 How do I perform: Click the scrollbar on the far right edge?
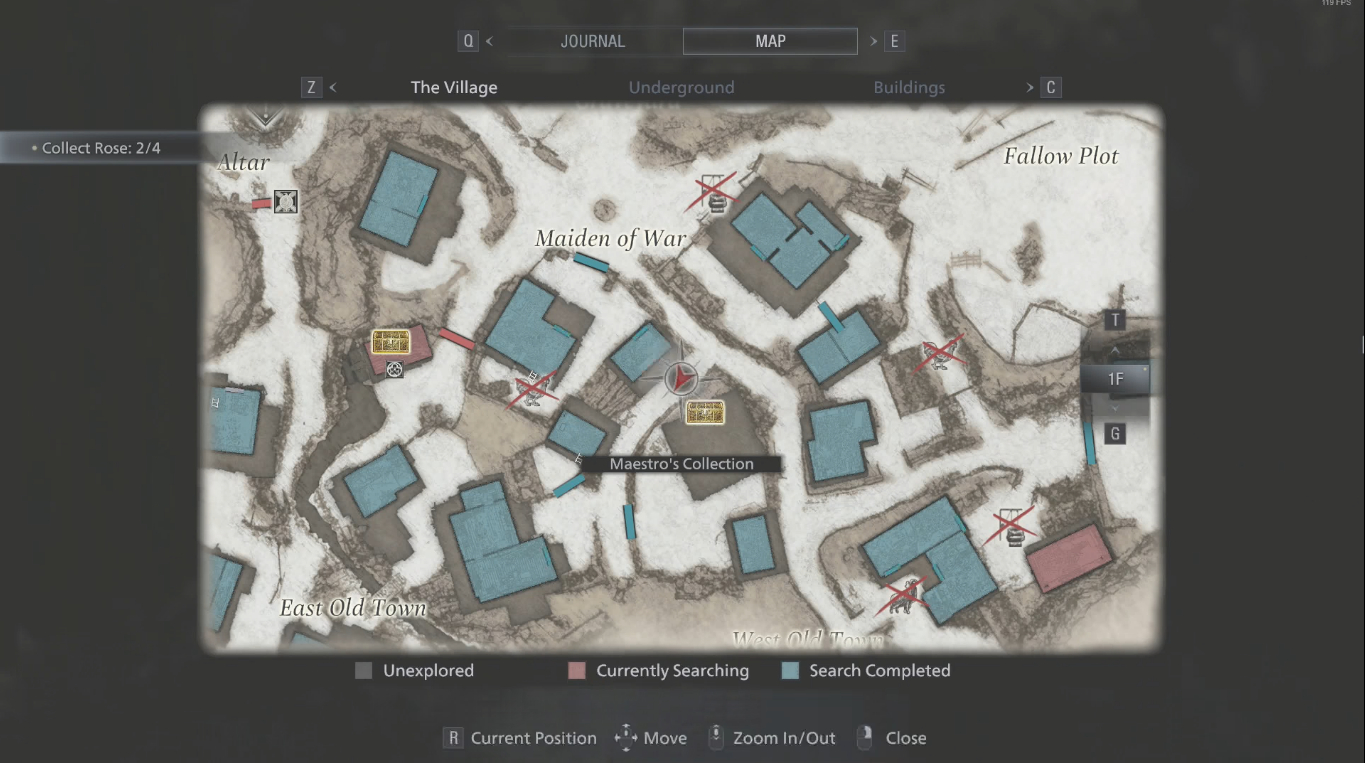[1361, 345]
